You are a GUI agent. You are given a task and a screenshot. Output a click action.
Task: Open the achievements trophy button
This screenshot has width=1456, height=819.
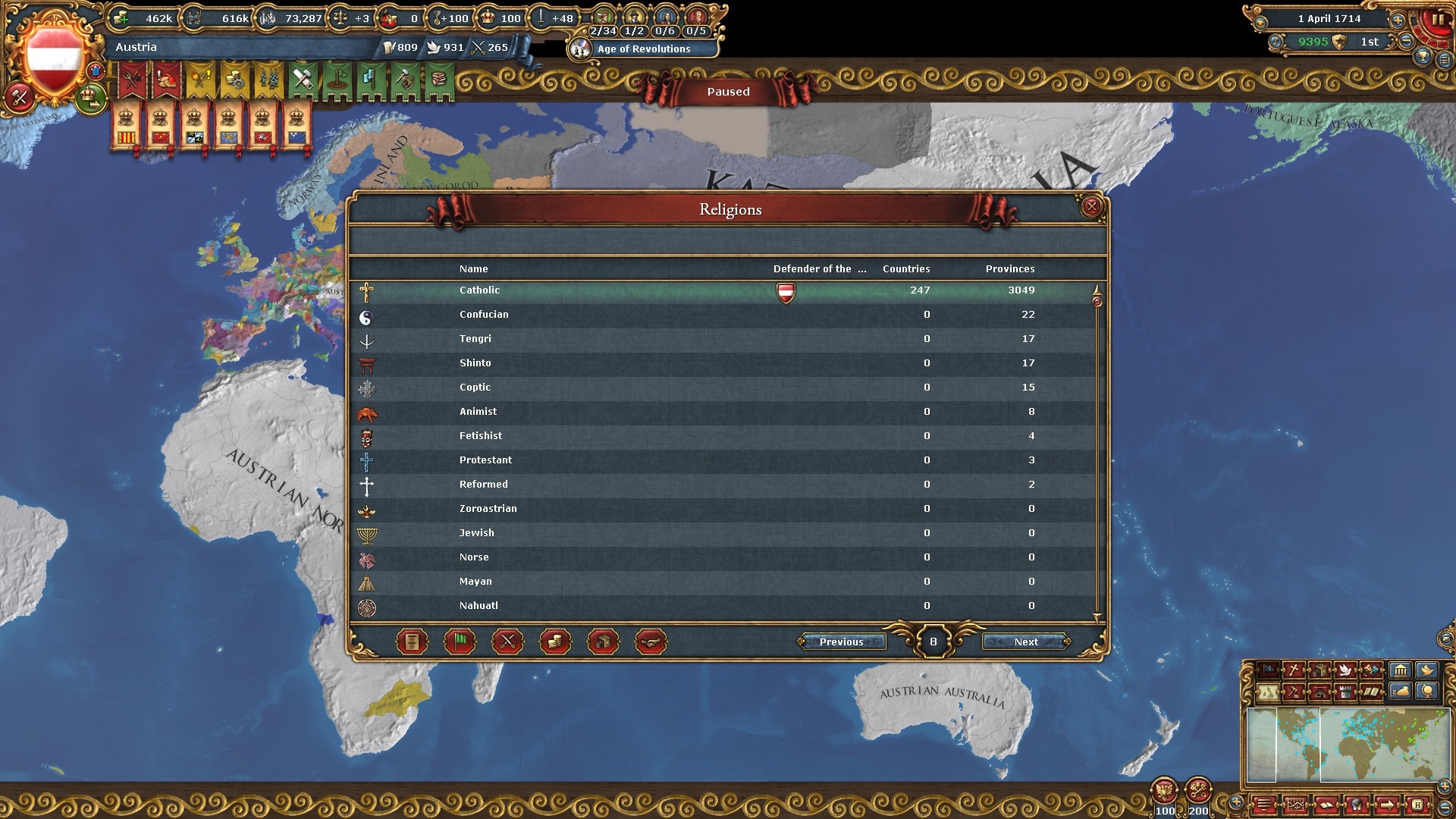point(1423,58)
